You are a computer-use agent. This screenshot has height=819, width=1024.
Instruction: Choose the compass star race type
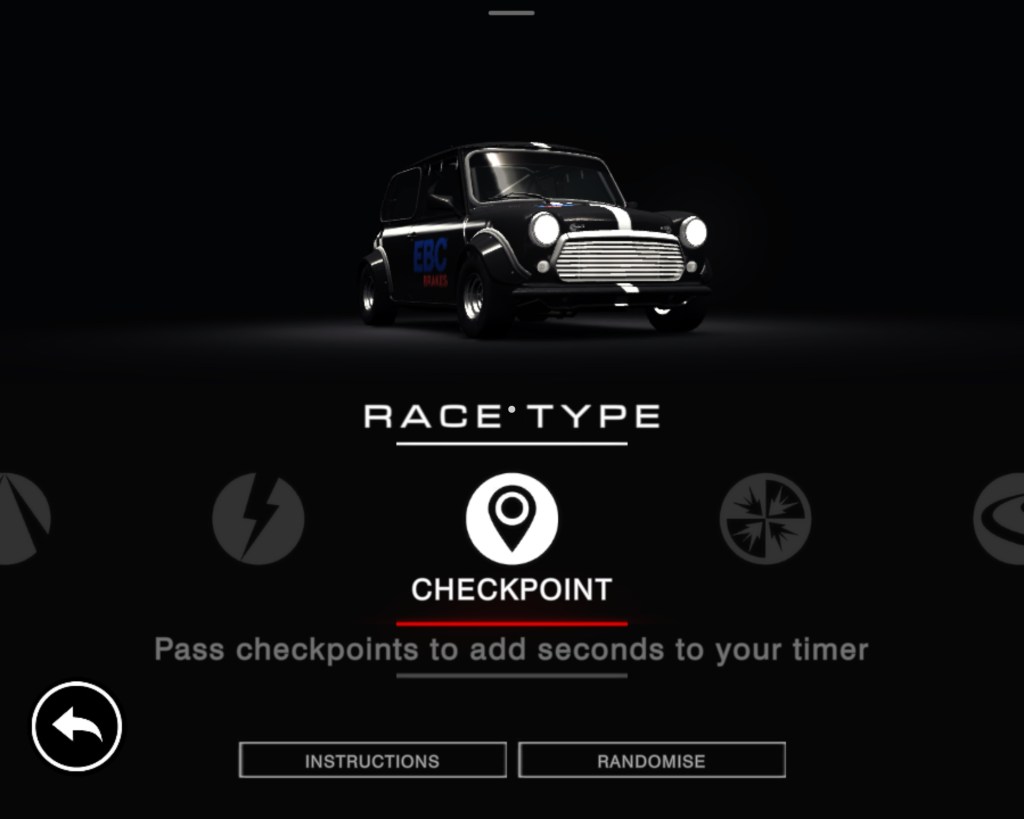click(765, 518)
